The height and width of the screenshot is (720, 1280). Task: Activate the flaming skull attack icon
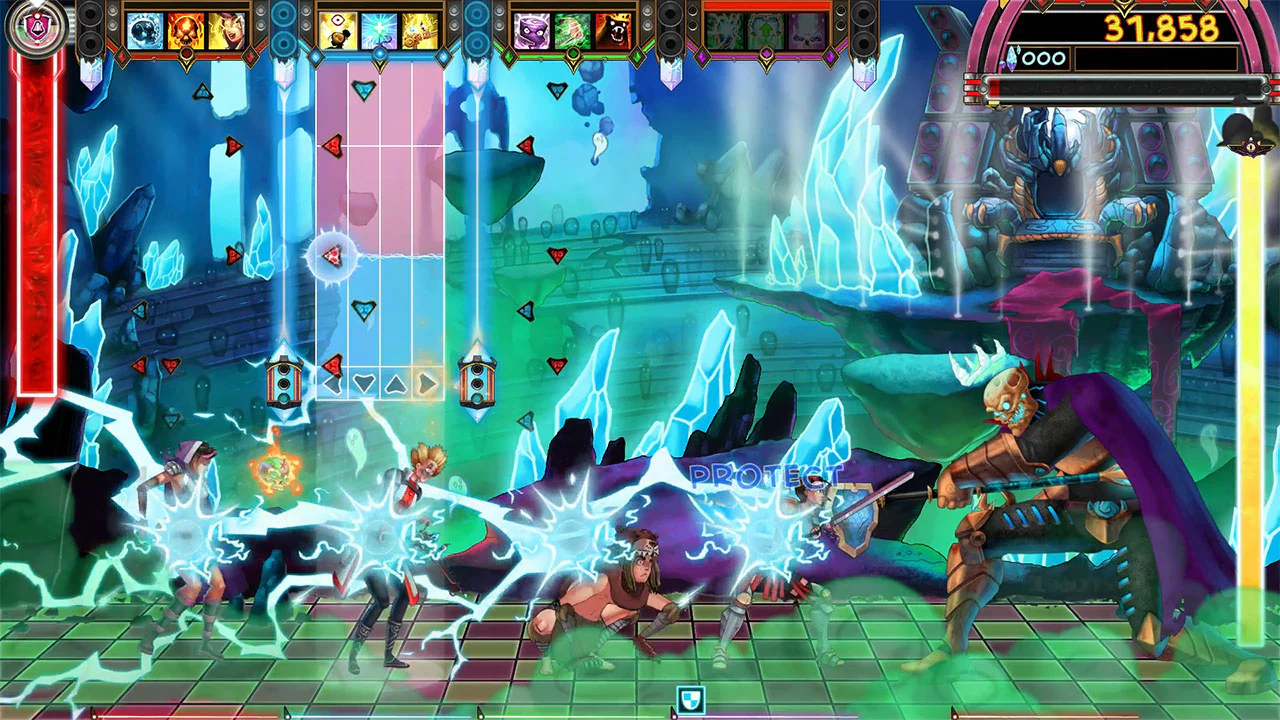pyautogui.click(x=185, y=30)
